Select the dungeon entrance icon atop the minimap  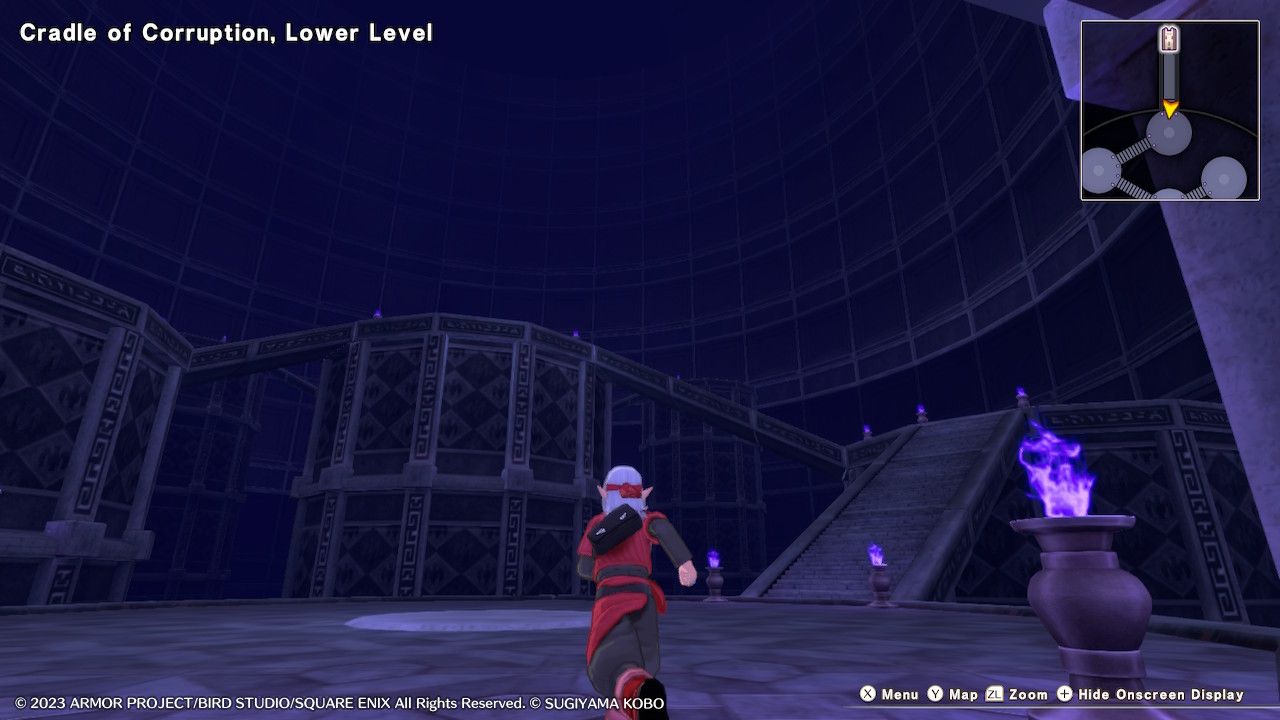[1169, 39]
